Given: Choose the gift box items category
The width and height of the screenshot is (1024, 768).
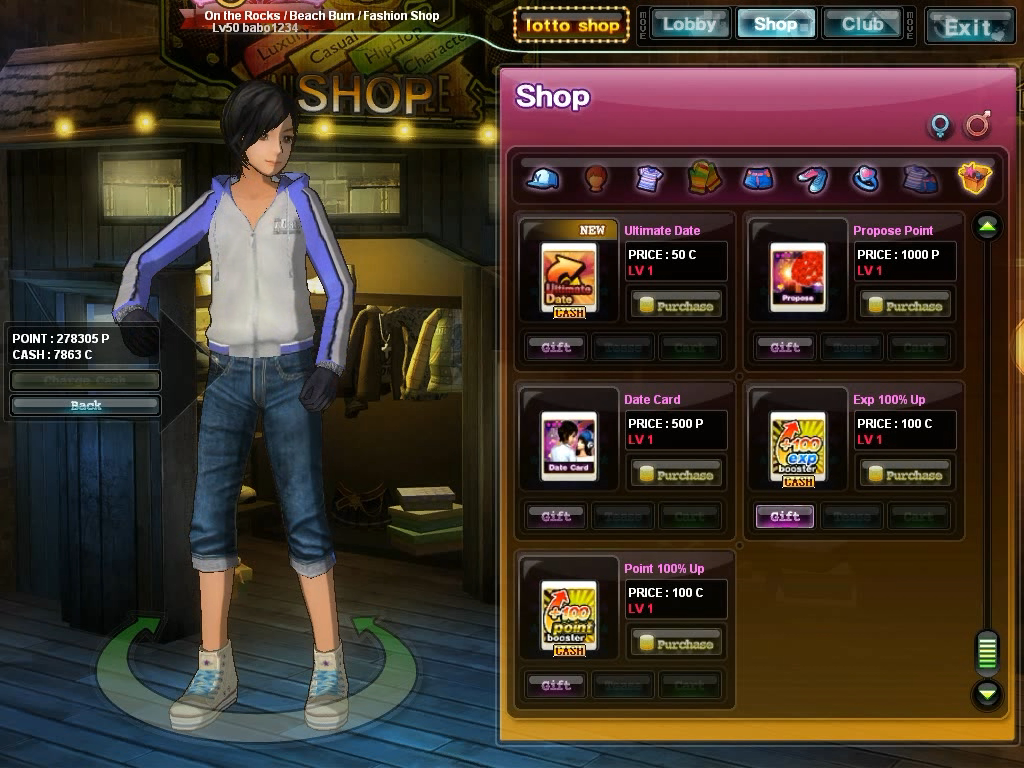Looking at the screenshot, I should pos(974,179).
